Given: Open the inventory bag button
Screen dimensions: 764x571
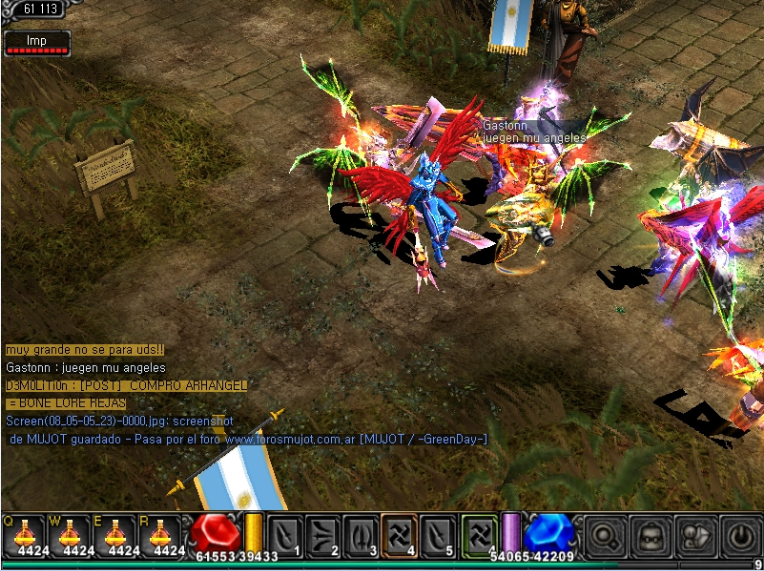Looking at the screenshot, I should pos(648,535).
